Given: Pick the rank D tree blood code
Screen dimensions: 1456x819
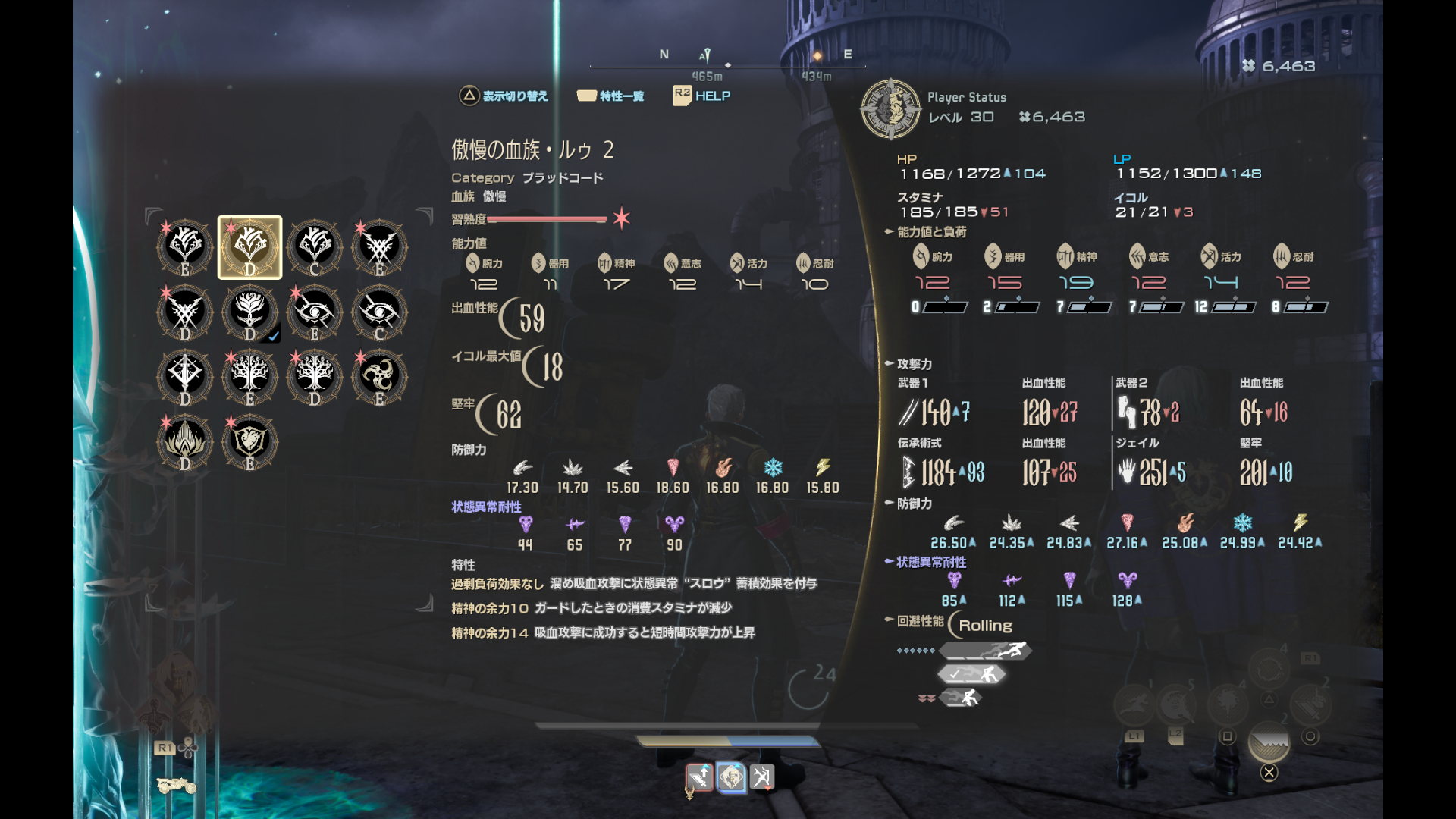Looking at the screenshot, I should pyautogui.click(x=315, y=376).
